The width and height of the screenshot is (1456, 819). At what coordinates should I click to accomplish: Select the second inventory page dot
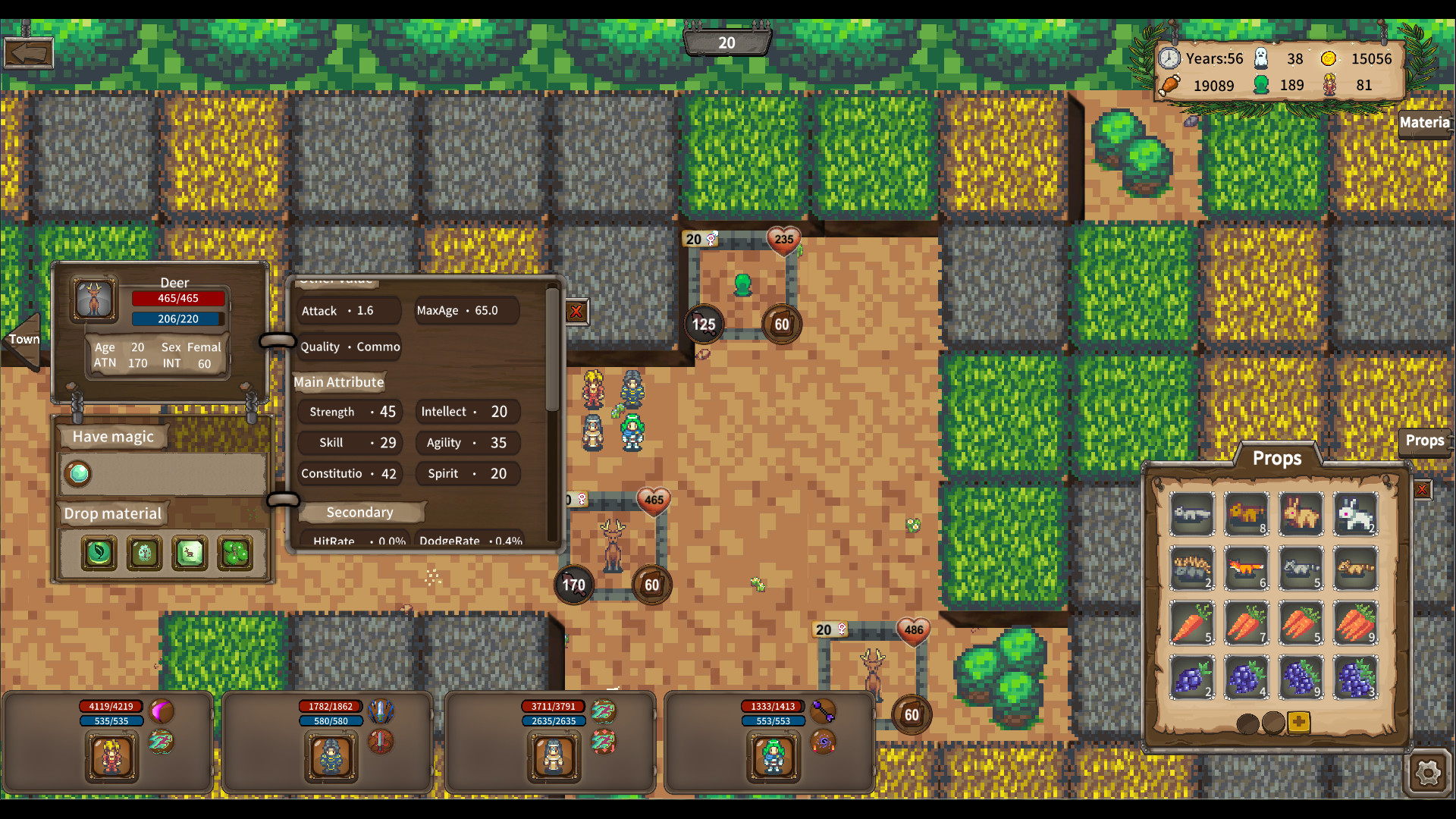(1273, 723)
